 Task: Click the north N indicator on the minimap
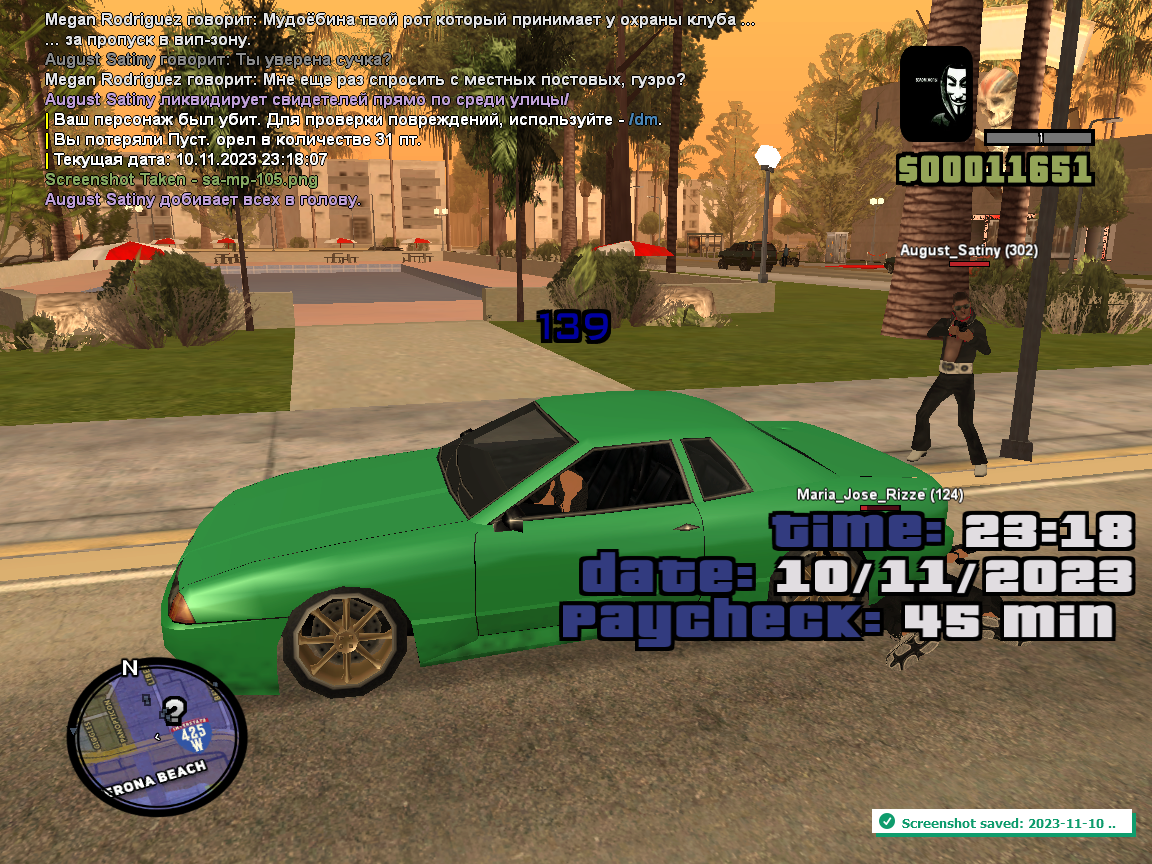click(129, 668)
